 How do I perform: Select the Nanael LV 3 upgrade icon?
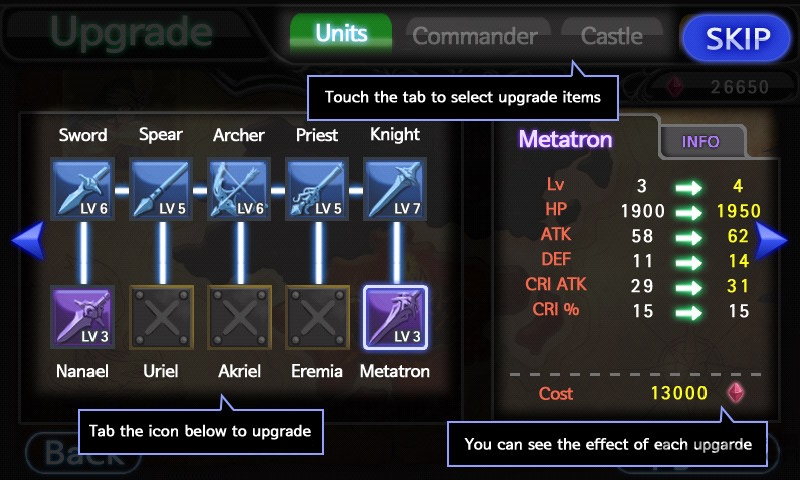point(82,317)
